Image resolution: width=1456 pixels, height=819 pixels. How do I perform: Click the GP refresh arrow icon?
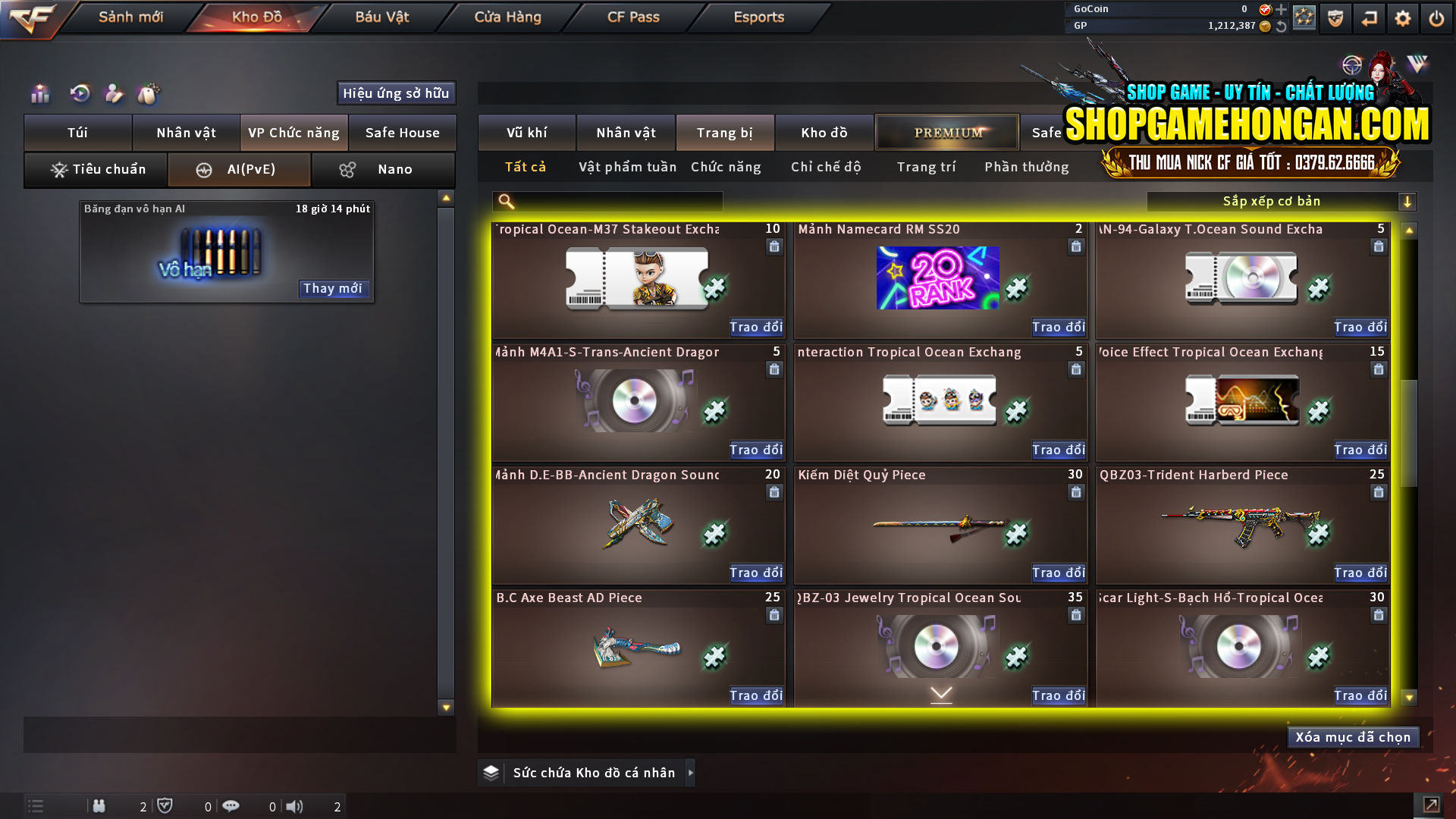[1282, 26]
